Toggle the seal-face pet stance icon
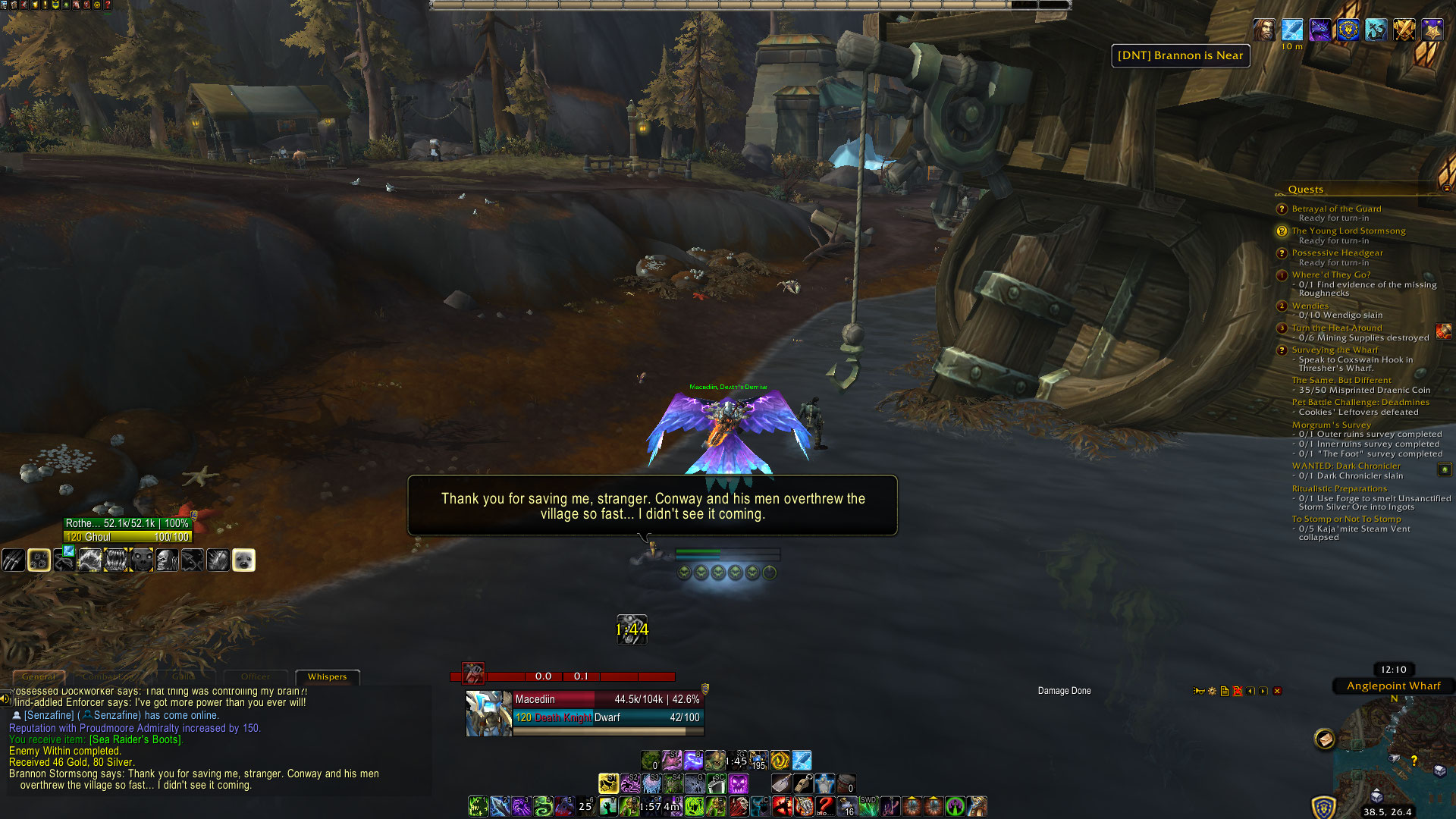This screenshot has height=819, width=1456. click(x=243, y=560)
